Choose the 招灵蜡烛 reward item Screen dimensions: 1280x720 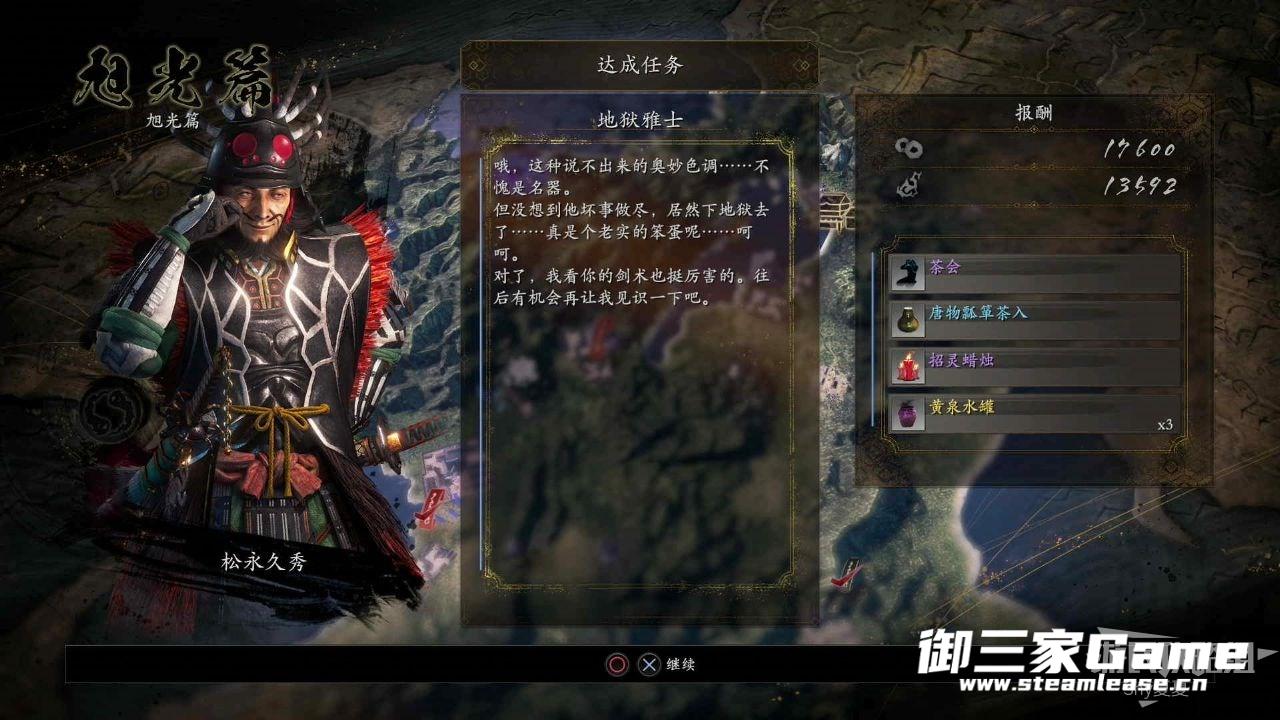[x=1034, y=366]
